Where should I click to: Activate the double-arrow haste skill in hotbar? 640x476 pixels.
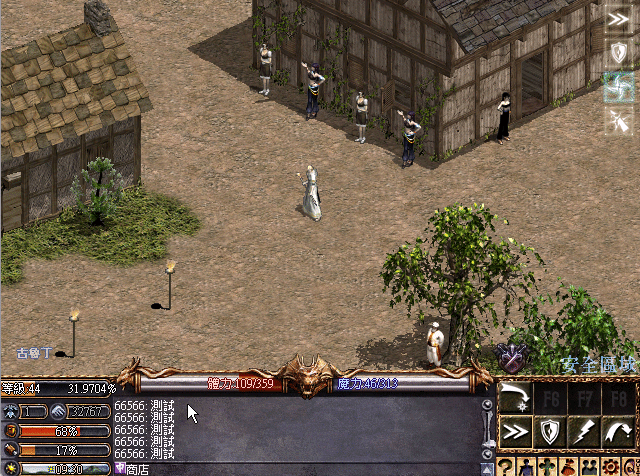coord(515,431)
